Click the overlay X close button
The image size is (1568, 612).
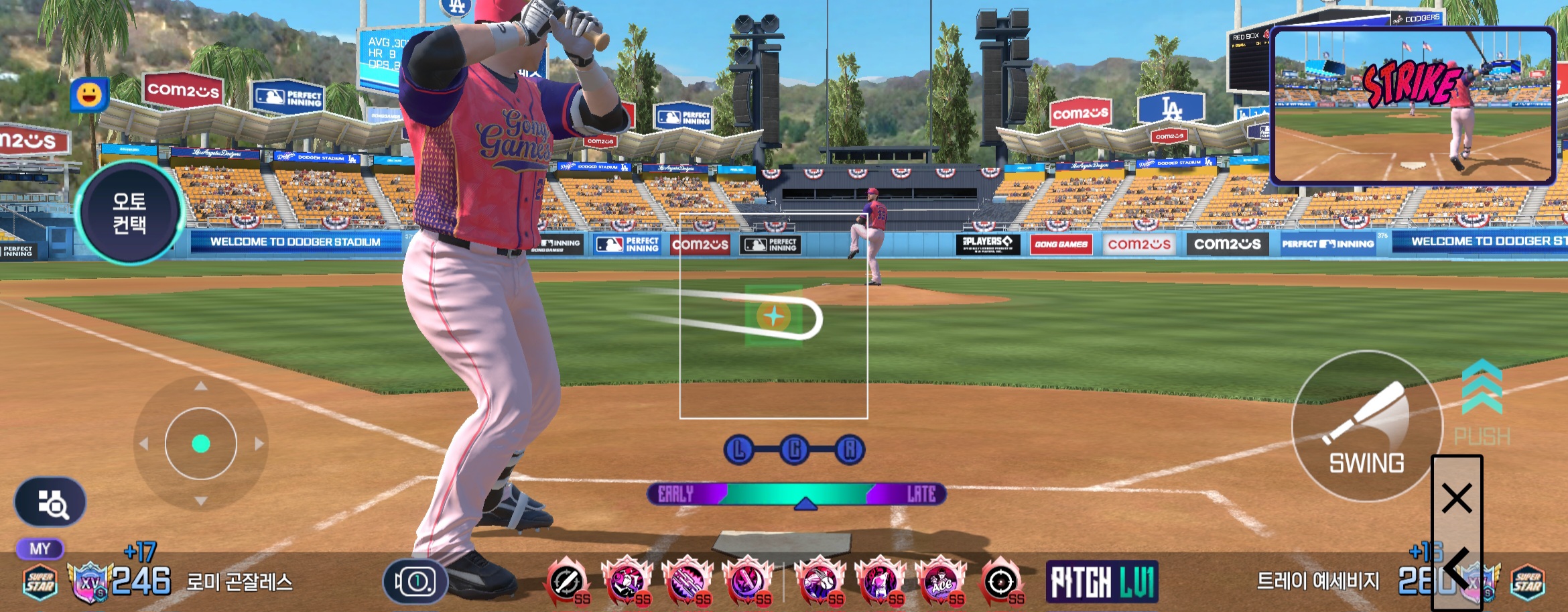pos(1457,499)
